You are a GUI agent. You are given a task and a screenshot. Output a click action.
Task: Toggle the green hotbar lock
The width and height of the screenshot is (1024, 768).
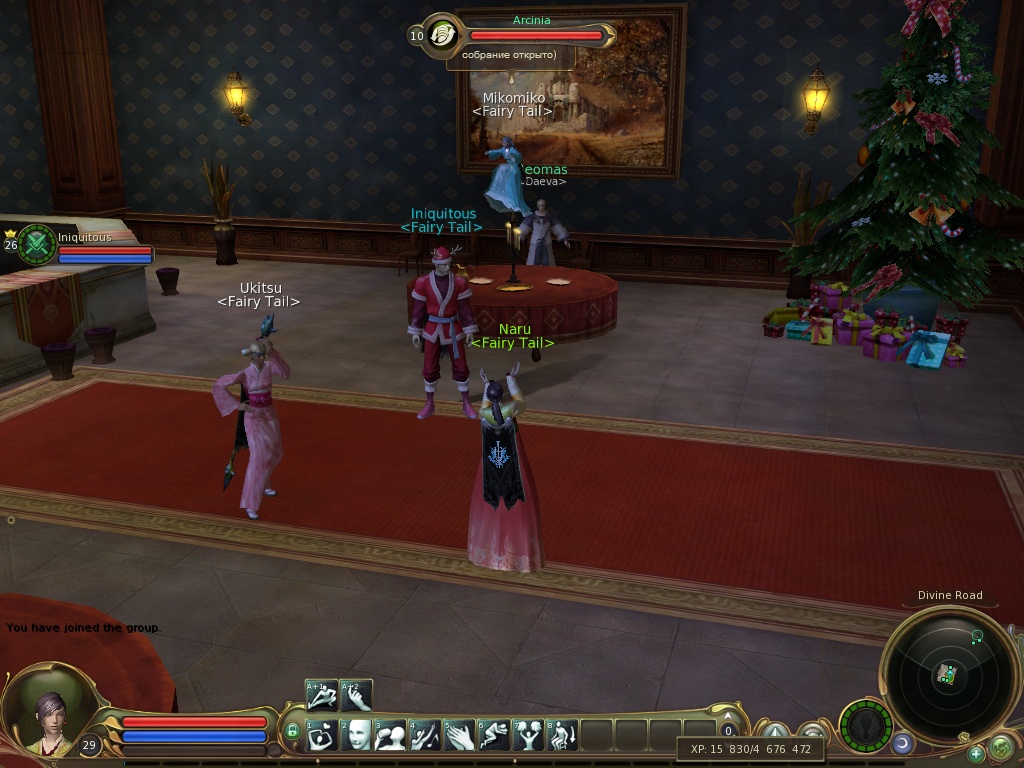point(292,732)
